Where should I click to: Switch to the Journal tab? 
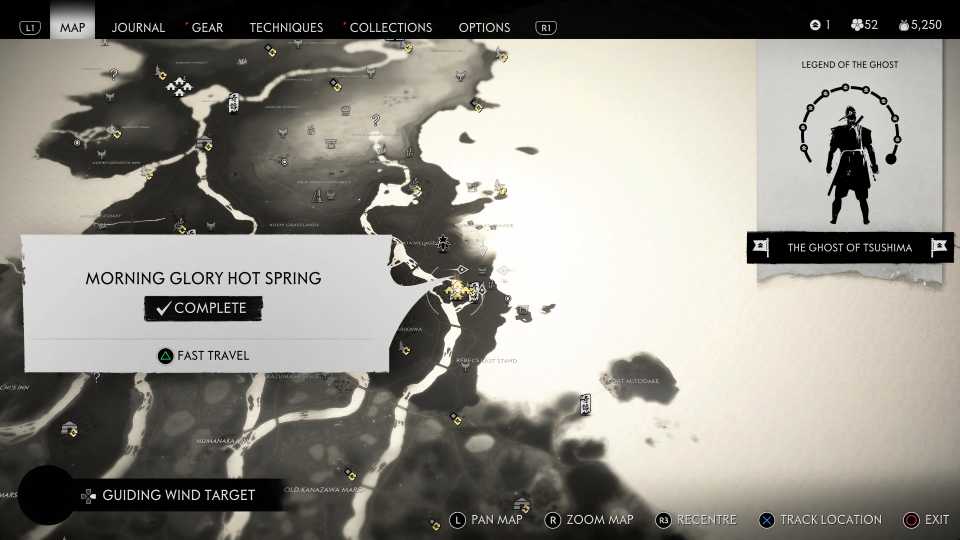[x=138, y=27]
